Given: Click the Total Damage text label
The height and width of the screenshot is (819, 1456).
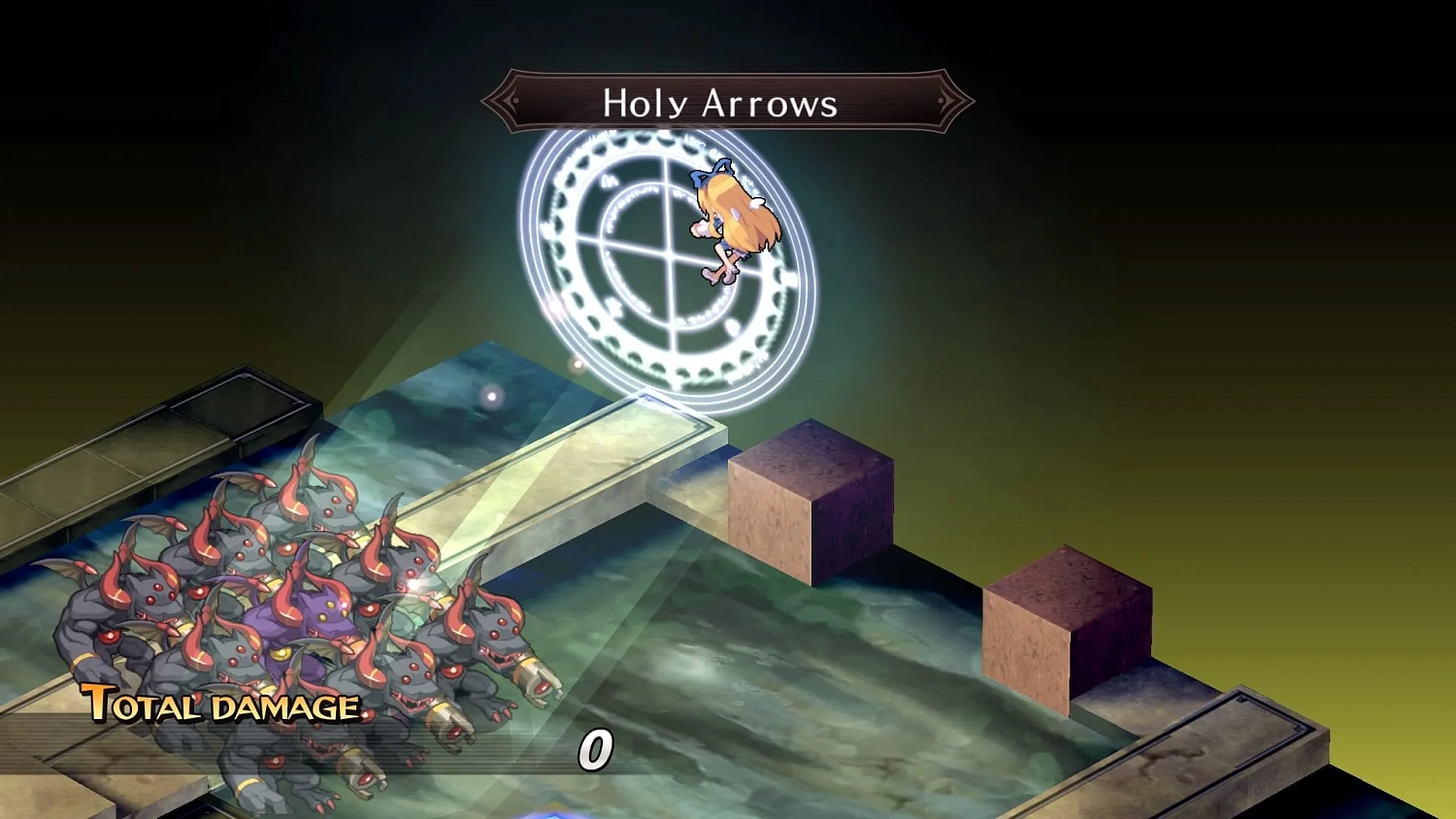Looking at the screenshot, I should [x=218, y=706].
